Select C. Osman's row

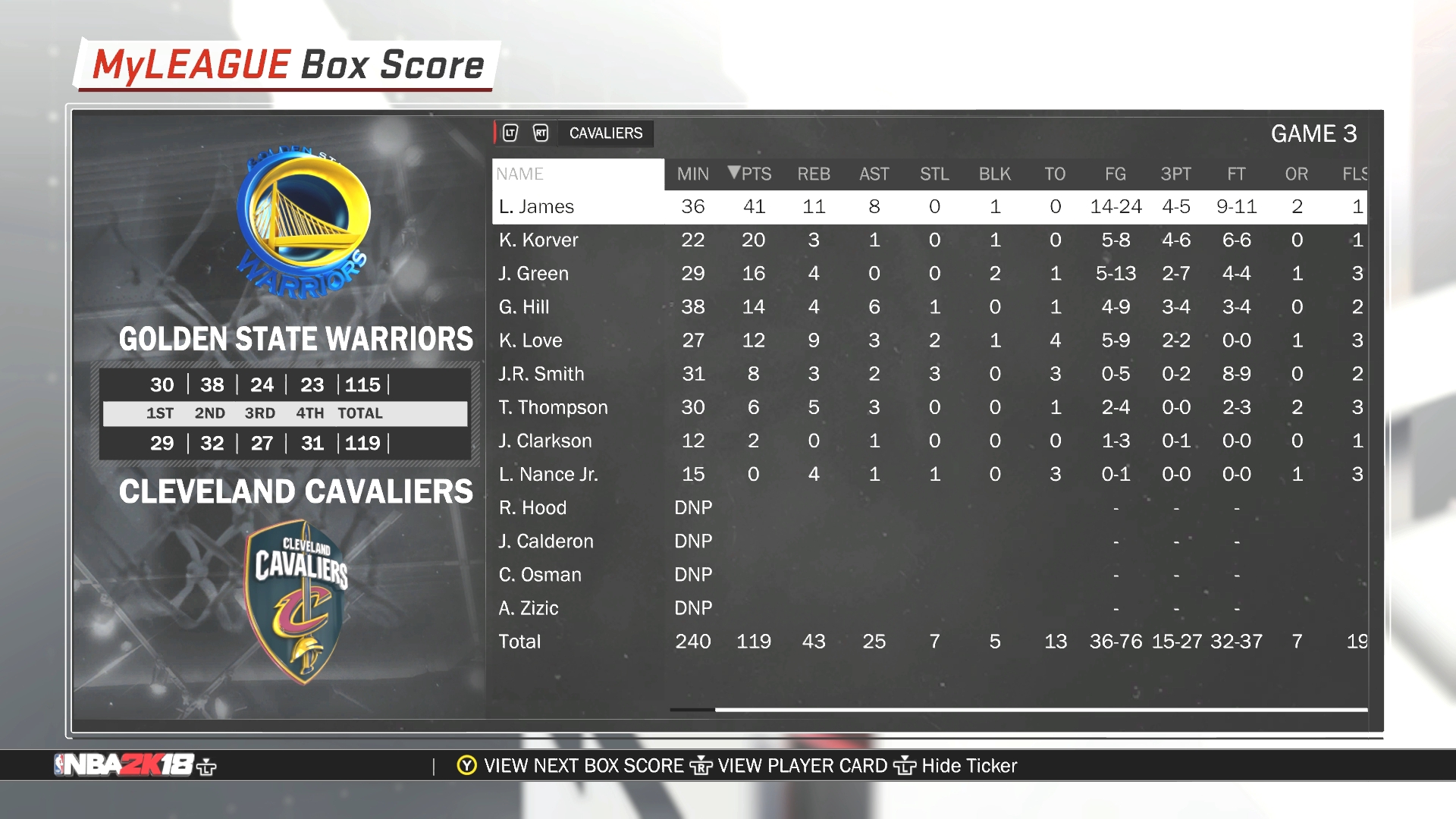pos(540,575)
